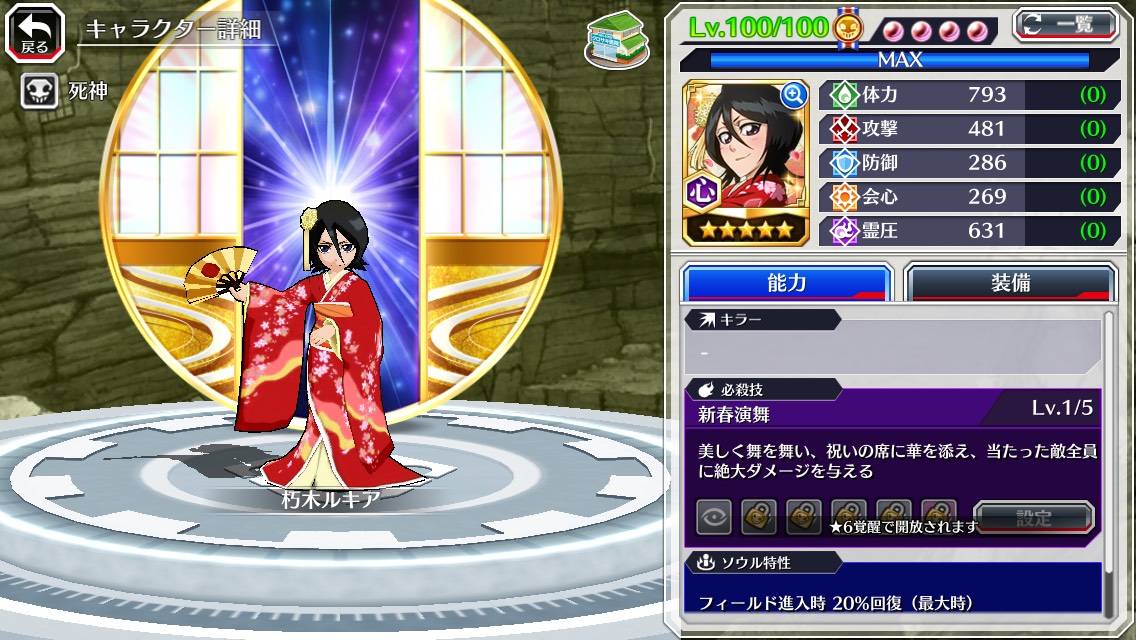This screenshot has width=1136, height=640.
Task: Toggle the eye icon under the special move
Action: click(714, 517)
